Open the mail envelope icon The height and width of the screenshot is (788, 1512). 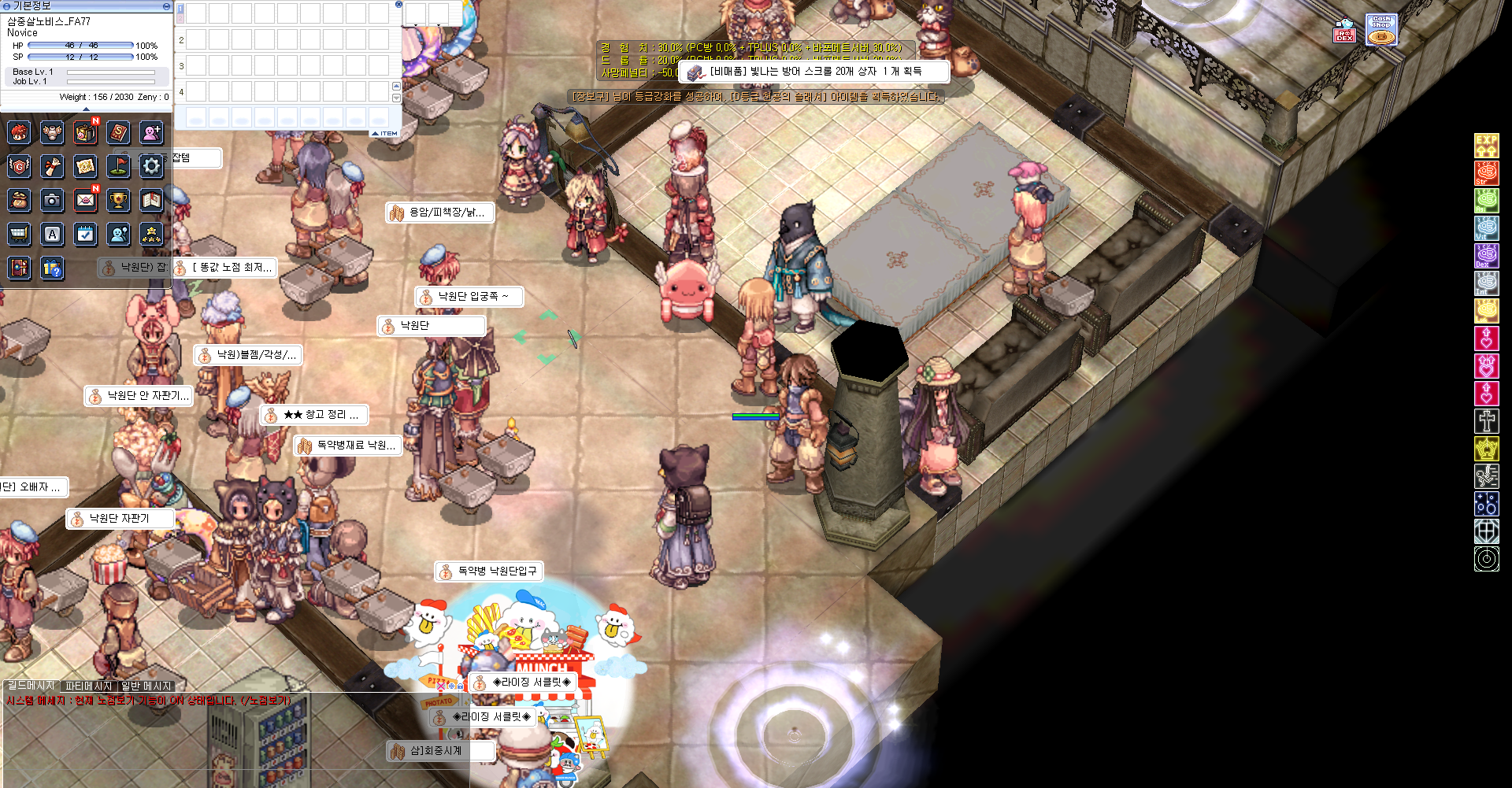85,201
